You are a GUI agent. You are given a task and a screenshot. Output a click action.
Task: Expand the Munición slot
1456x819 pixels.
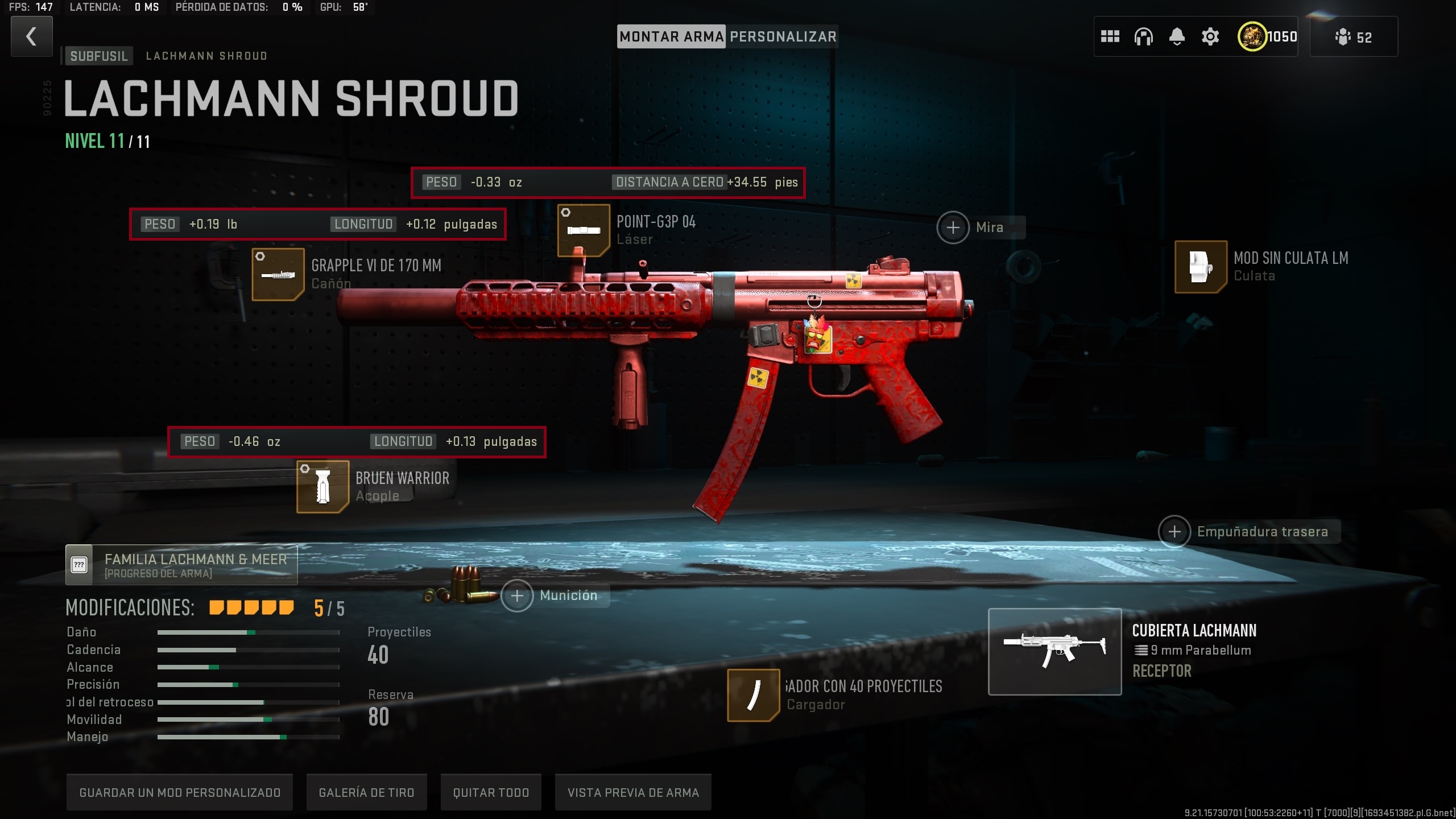[x=518, y=595]
